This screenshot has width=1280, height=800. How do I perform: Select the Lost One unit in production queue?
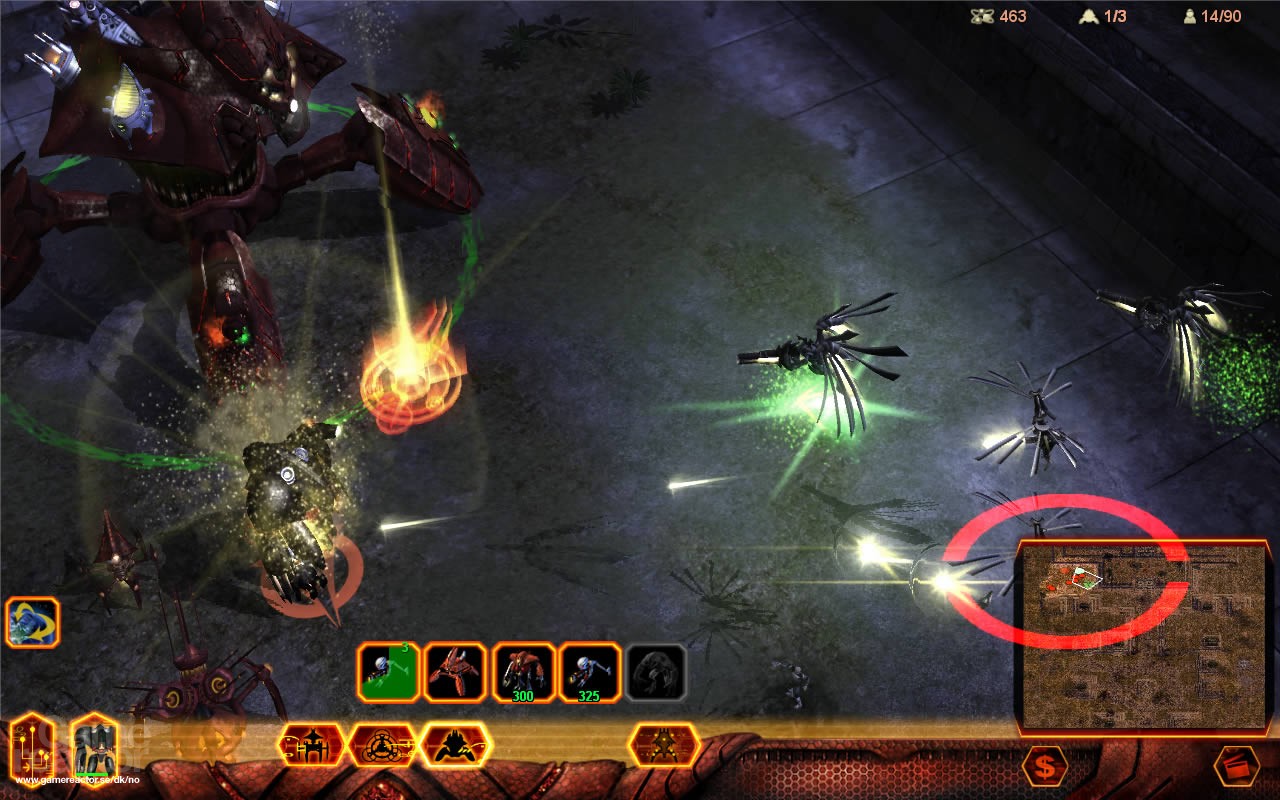point(386,672)
